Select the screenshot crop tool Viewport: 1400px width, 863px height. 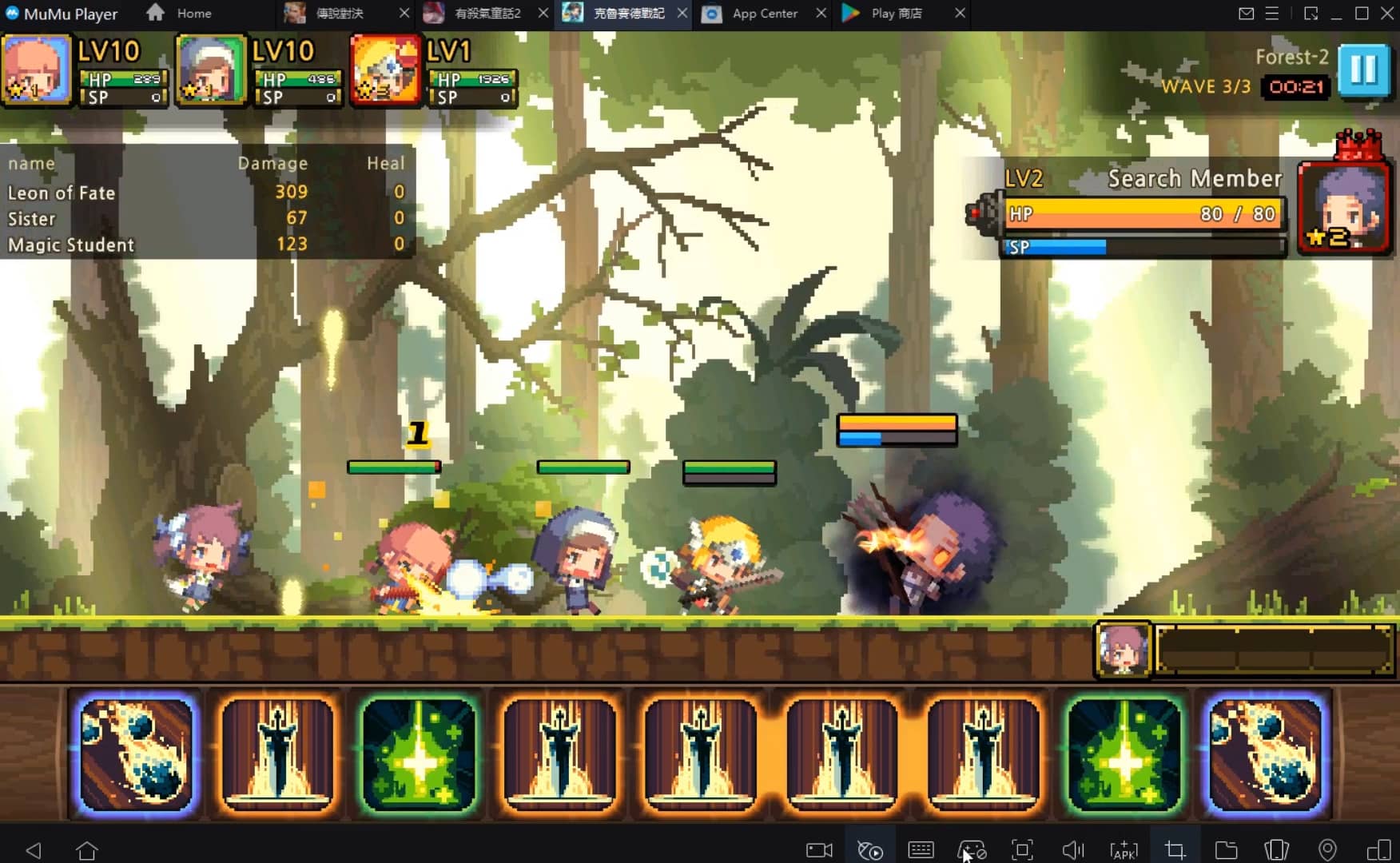[1176, 849]
